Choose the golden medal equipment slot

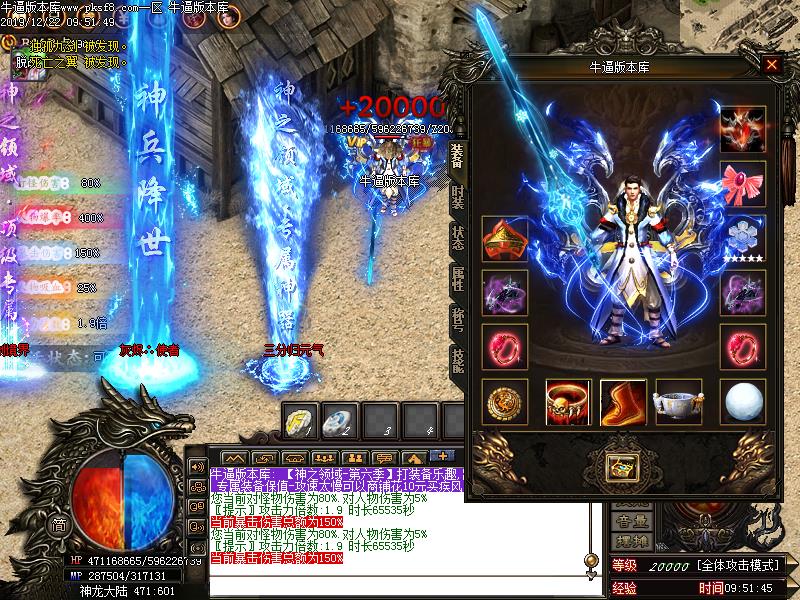click(x=504, y=402)
